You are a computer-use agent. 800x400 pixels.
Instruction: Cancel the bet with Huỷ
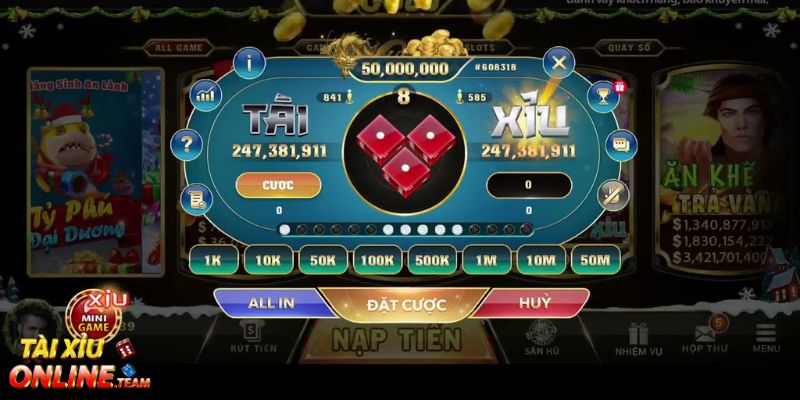click(535, 303)
